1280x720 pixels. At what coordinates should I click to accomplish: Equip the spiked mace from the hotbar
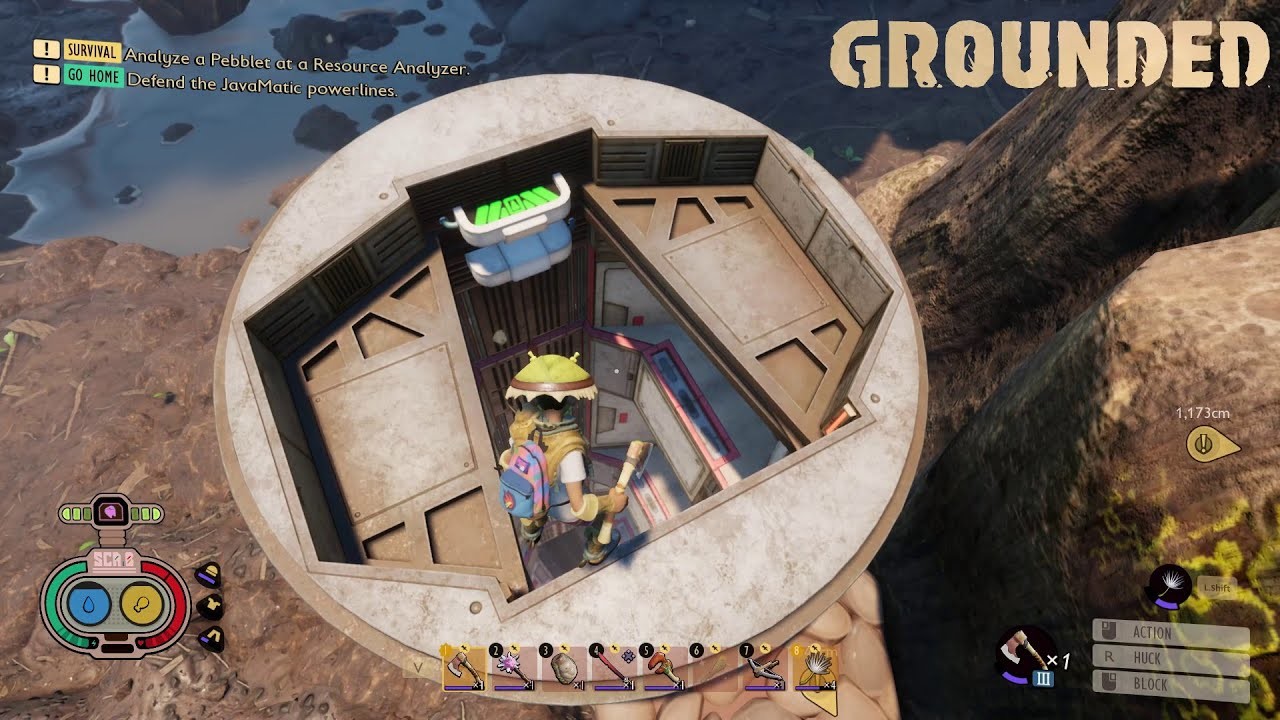coord(512,668)
